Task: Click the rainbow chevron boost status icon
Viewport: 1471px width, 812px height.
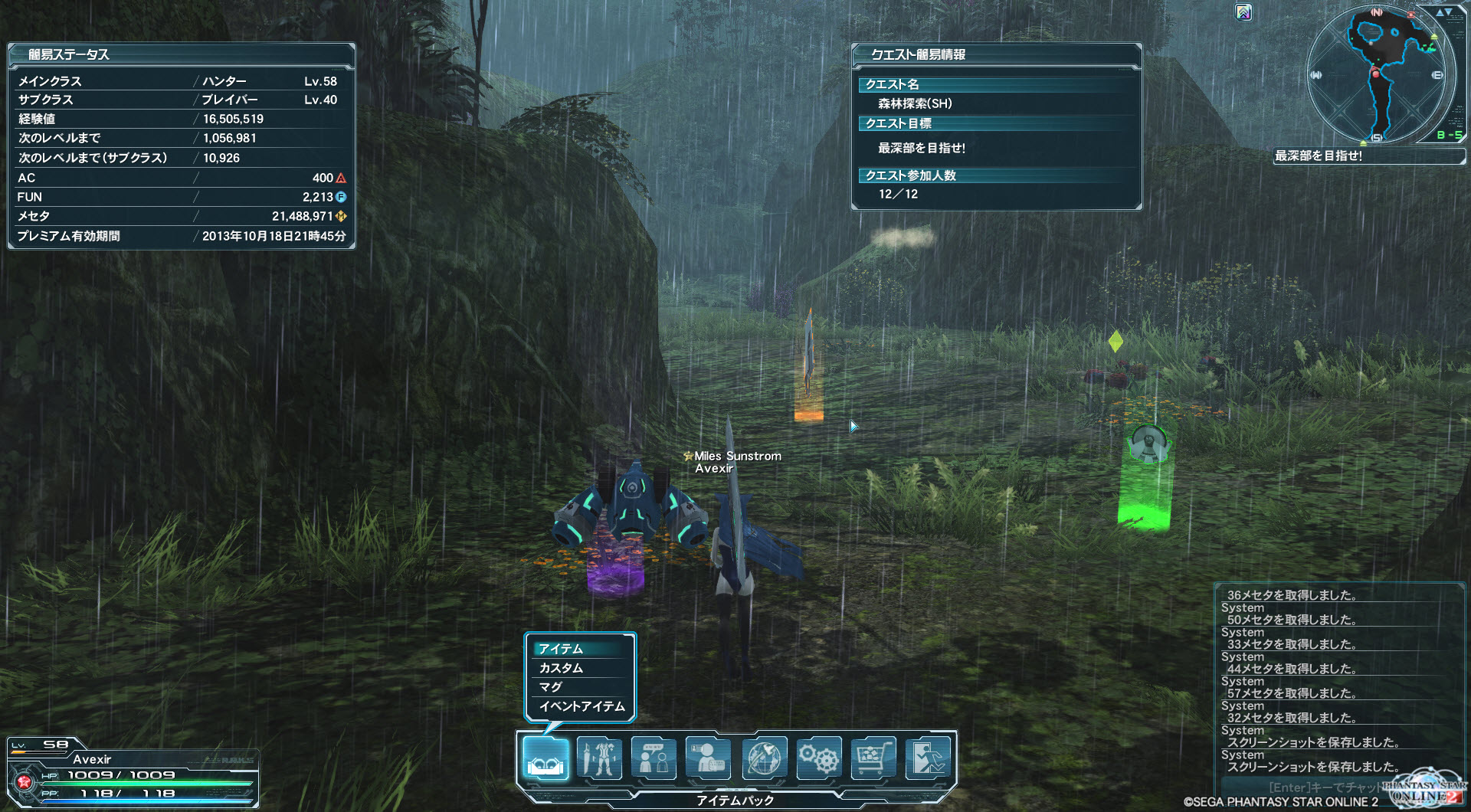Action: (x=1243, y=12)
